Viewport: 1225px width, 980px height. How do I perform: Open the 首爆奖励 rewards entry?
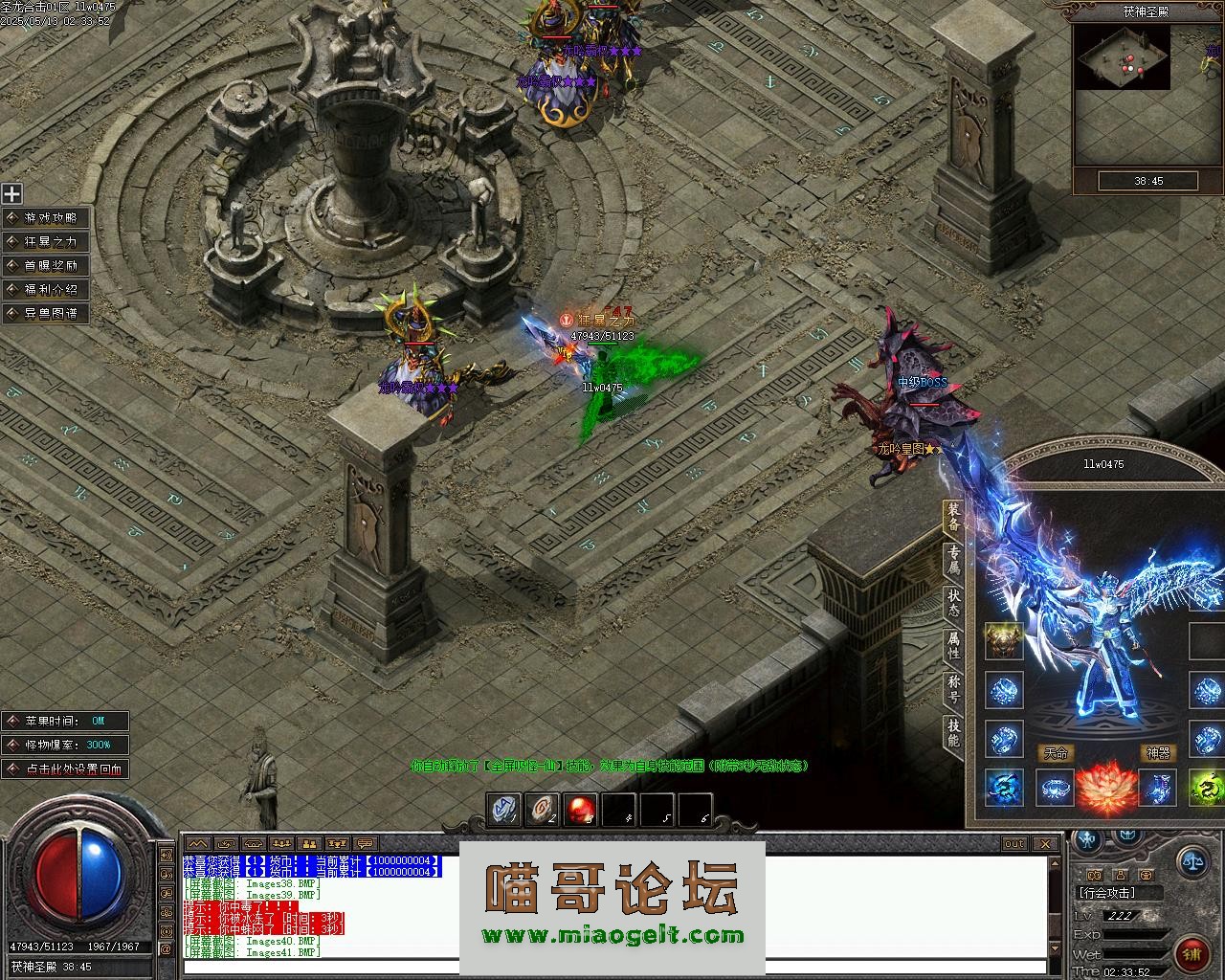tap(46, 266)
